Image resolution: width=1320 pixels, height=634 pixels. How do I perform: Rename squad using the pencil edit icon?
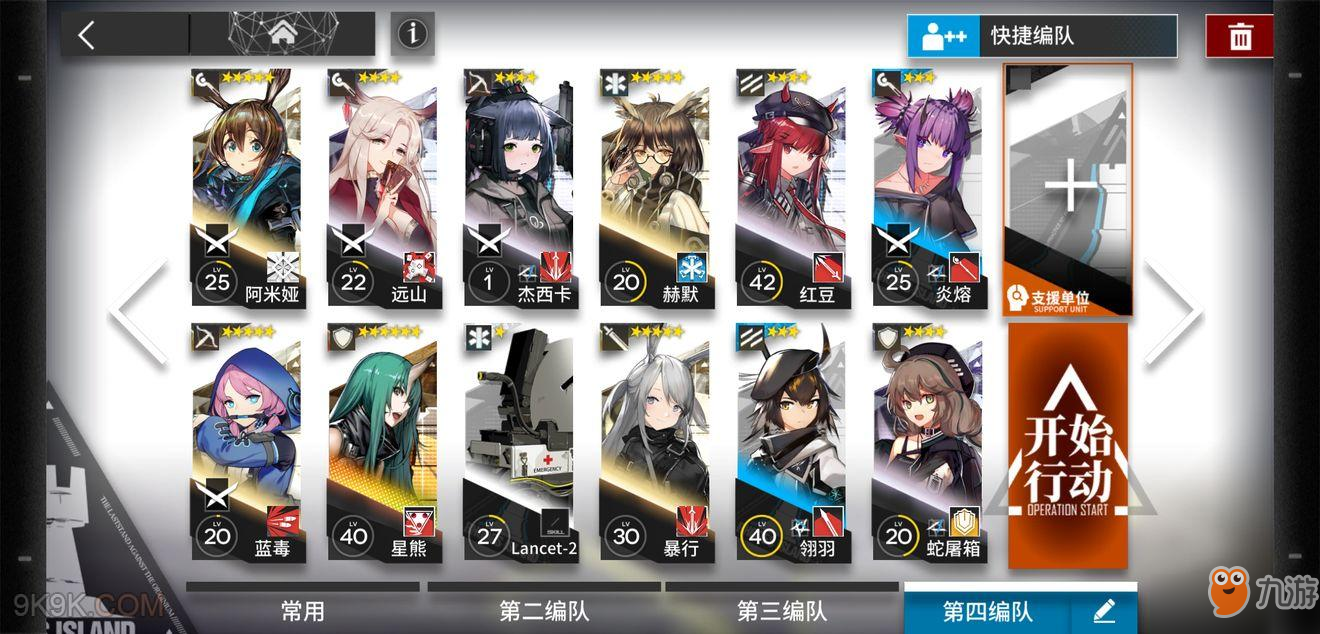(x=1104, y=611)
